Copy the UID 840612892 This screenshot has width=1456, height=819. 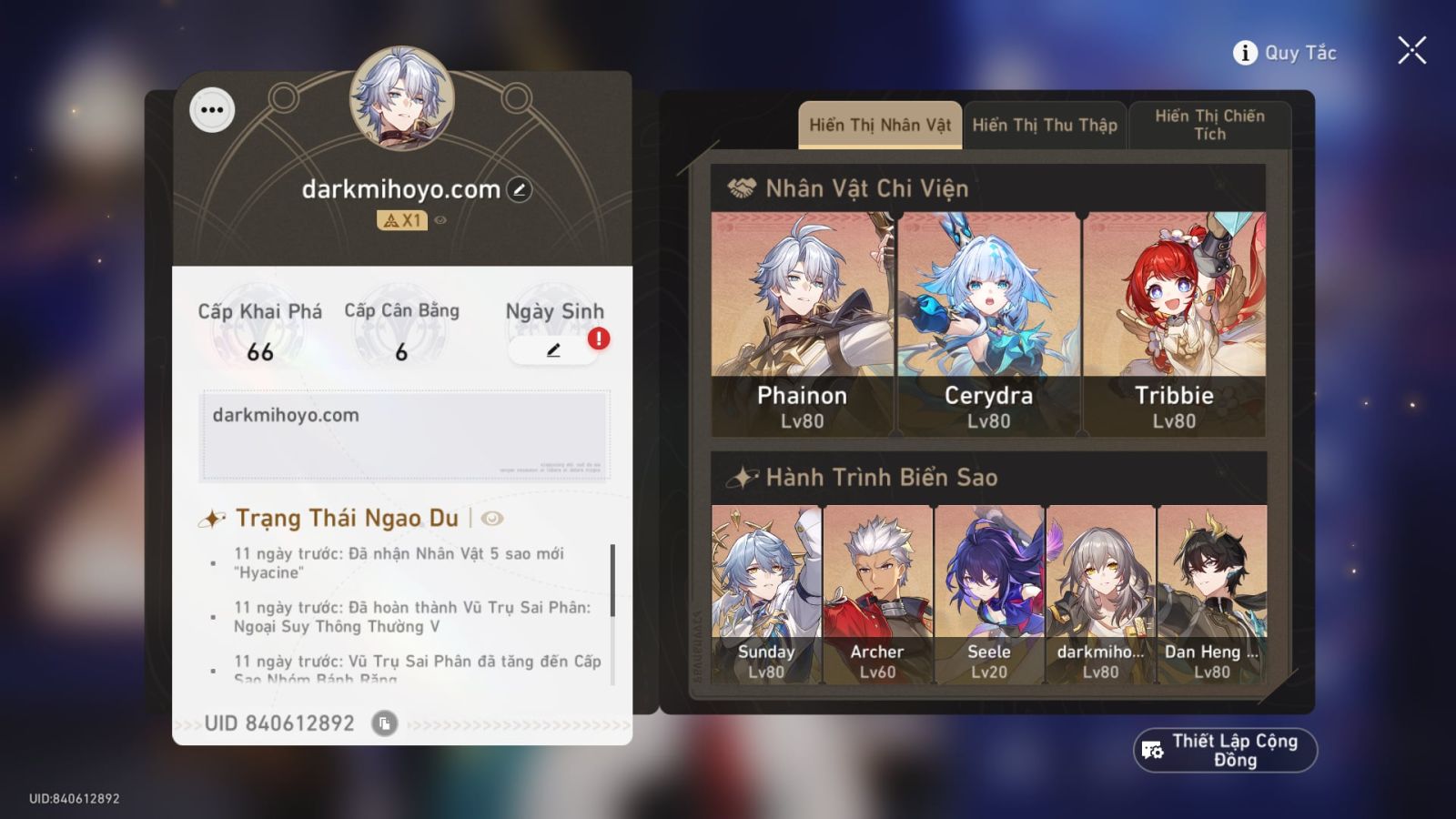[386, 724]
